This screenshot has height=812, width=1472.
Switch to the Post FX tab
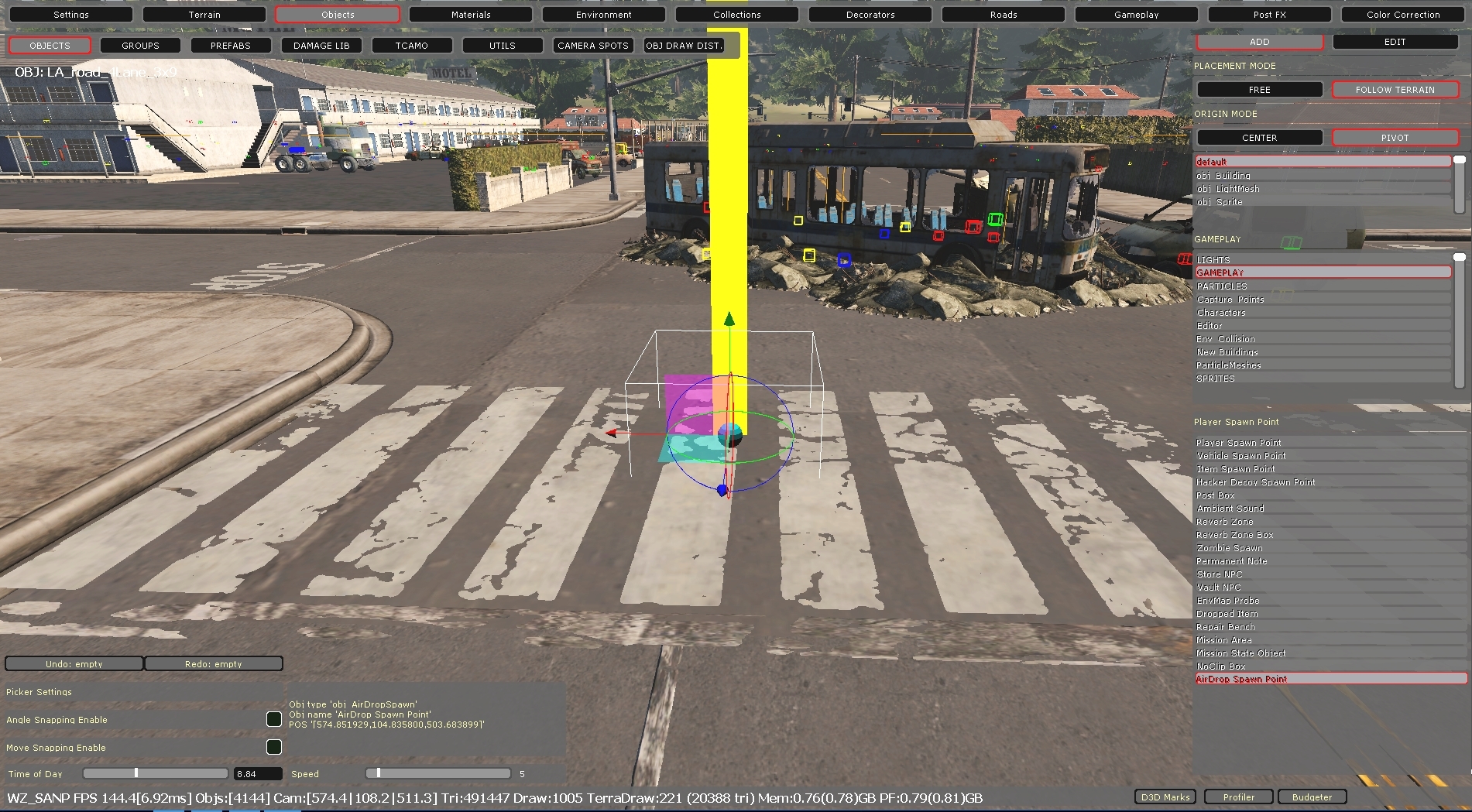1268,14
